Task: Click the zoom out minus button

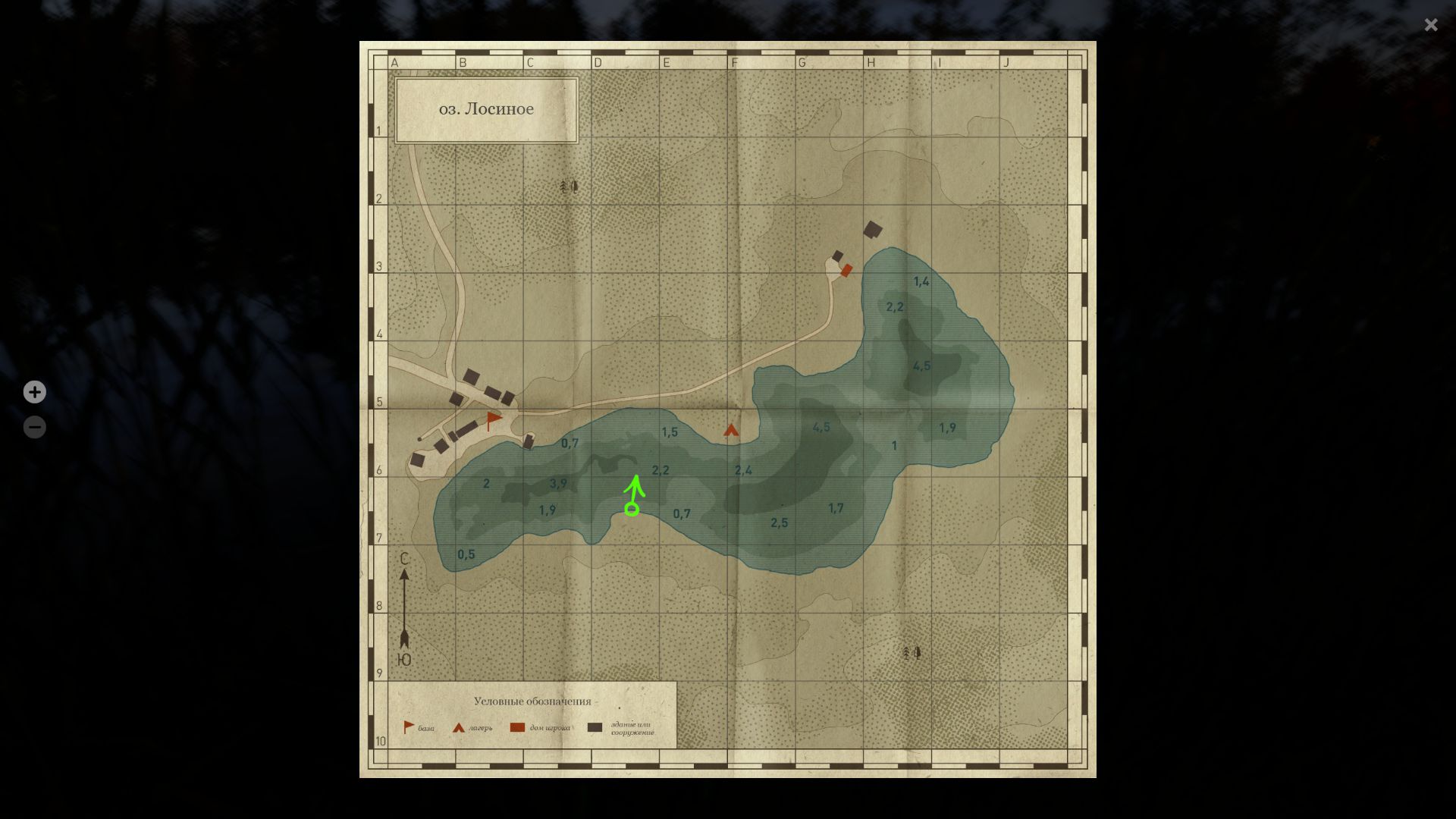Action: click(x=34, y=426)
